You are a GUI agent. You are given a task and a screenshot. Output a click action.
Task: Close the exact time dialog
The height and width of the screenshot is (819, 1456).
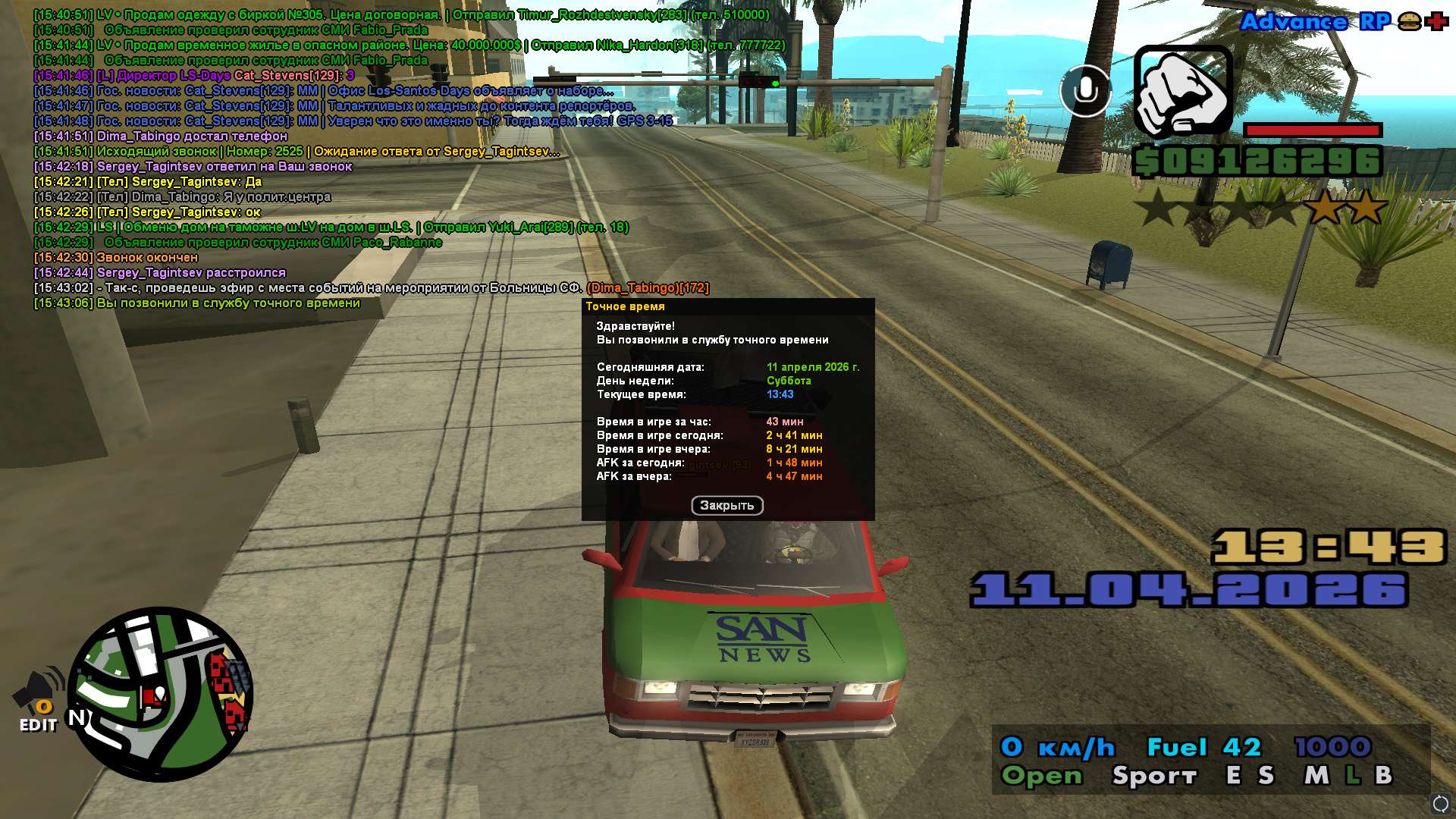[726, 506]
